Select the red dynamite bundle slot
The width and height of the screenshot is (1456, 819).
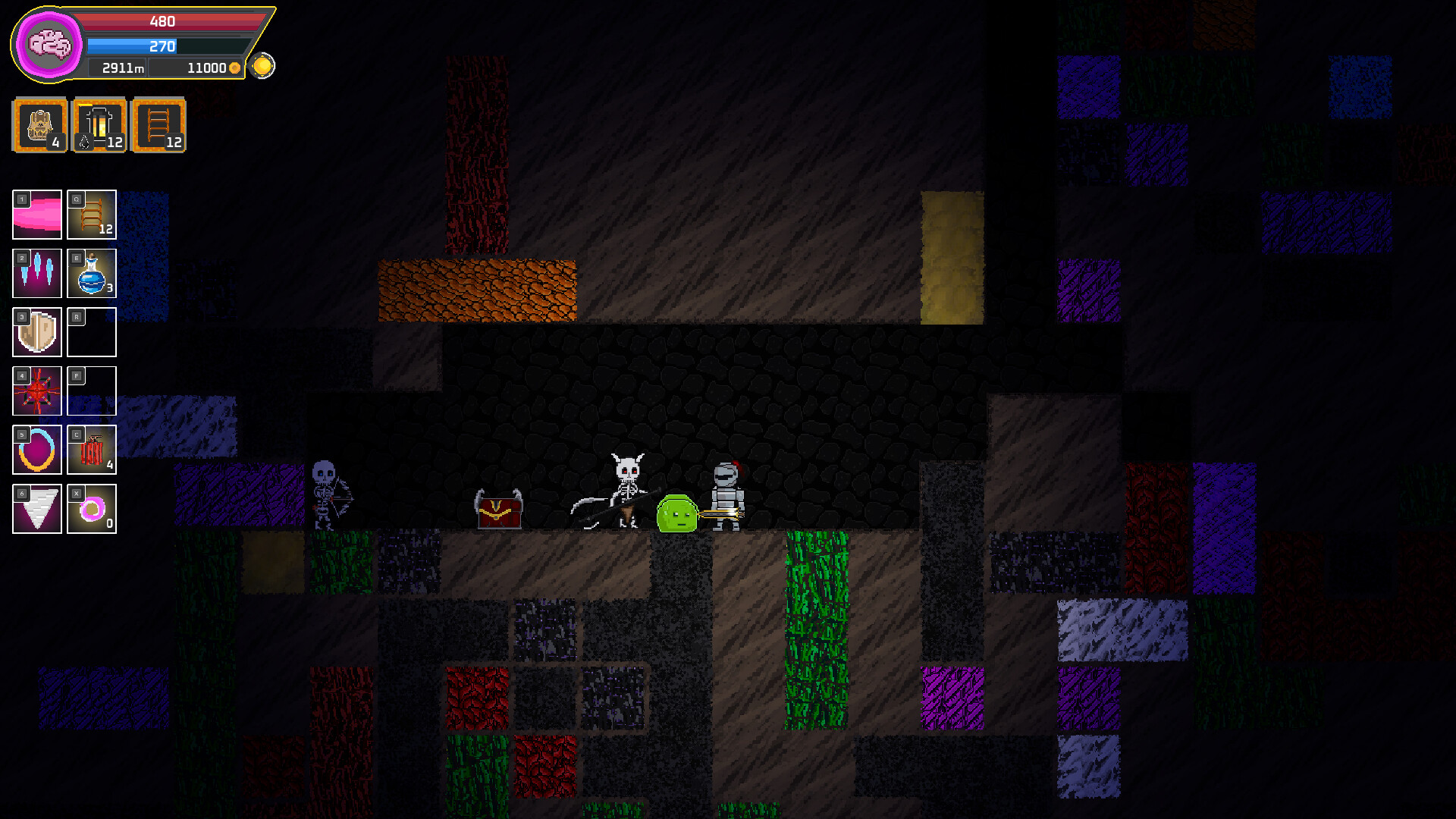92,450
